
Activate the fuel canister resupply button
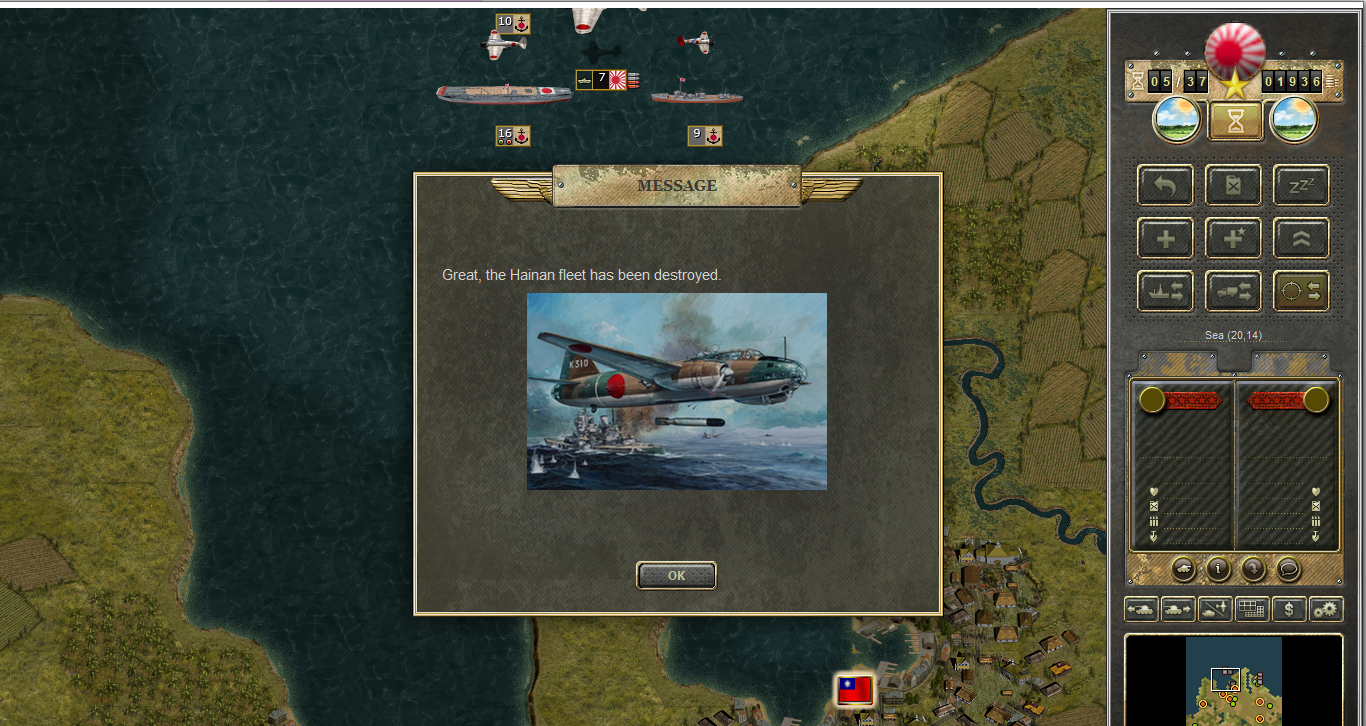(x=1233, y=185)
